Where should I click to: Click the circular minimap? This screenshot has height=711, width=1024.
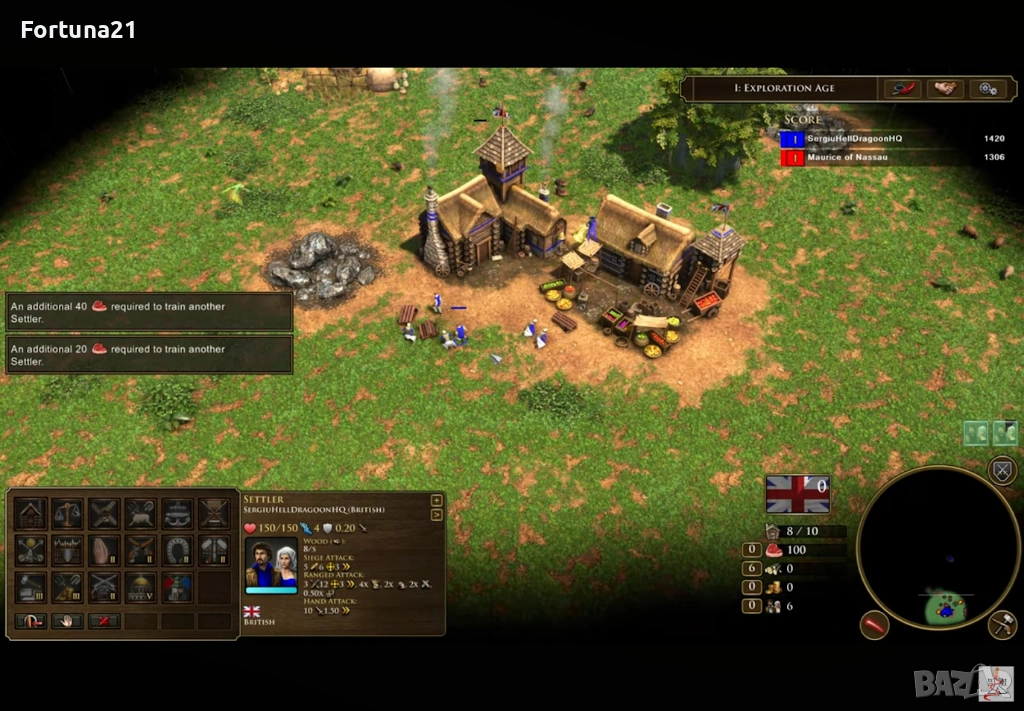(938, 548)
